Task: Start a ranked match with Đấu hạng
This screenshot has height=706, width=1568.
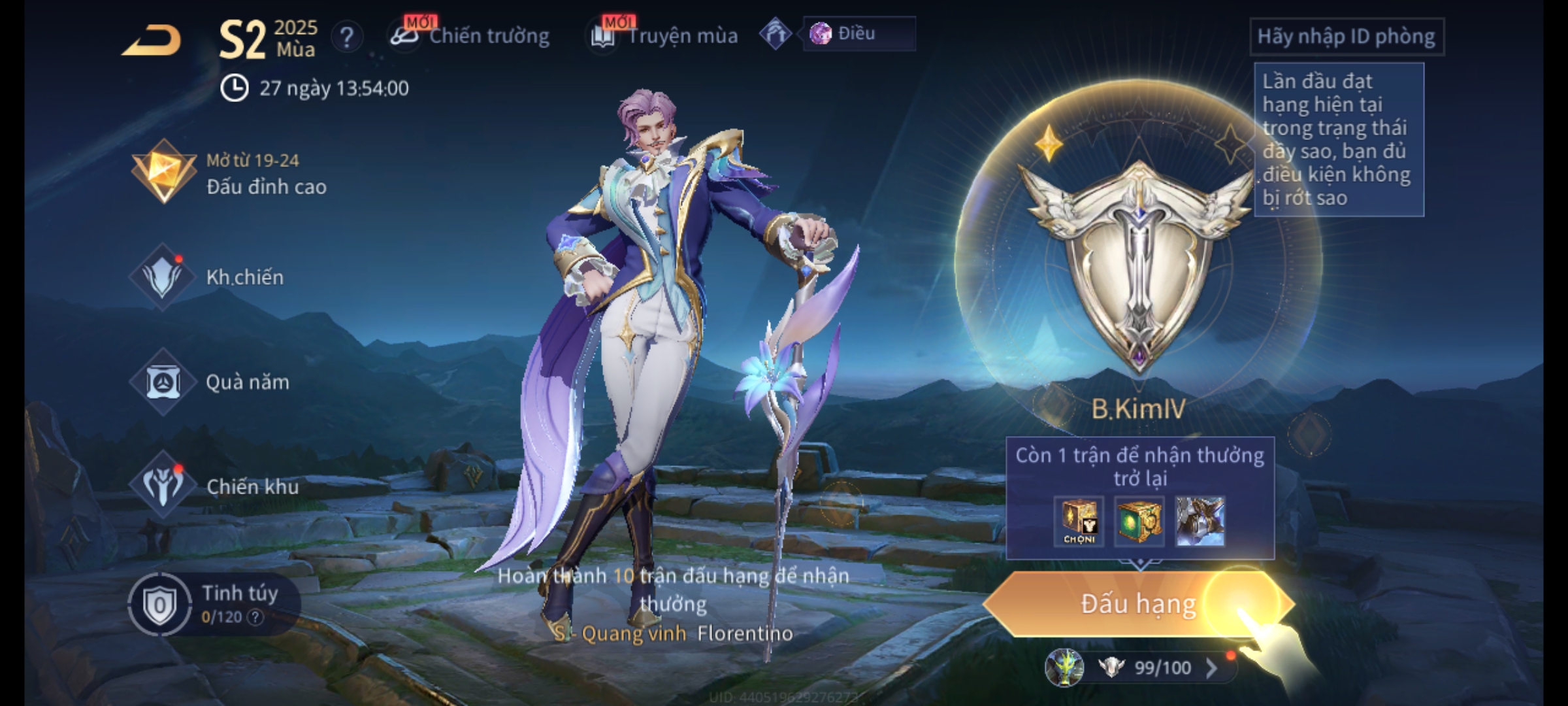Action: 1138,604
